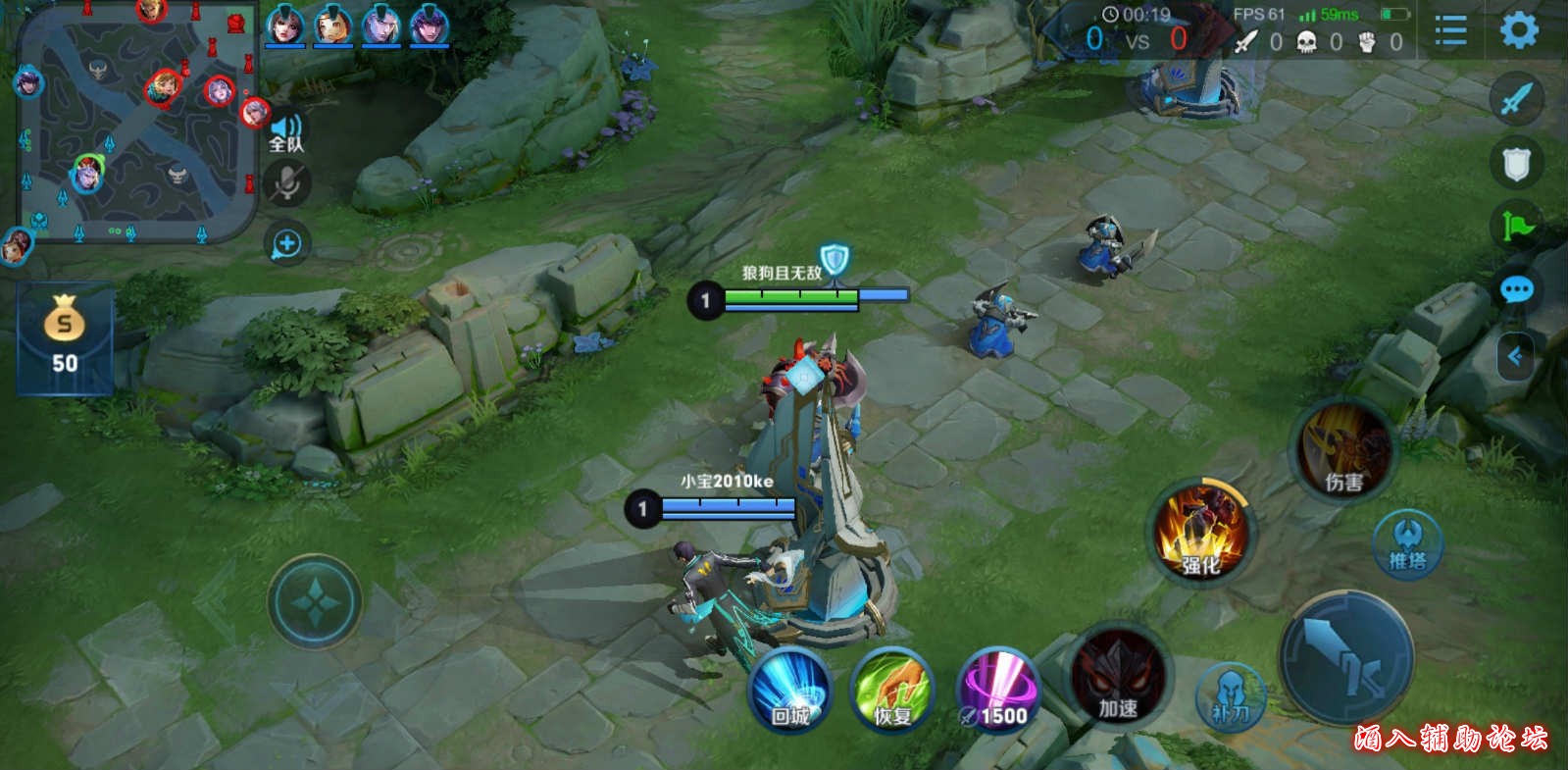Use the 回城 recall spell

(x=790, y=690)
